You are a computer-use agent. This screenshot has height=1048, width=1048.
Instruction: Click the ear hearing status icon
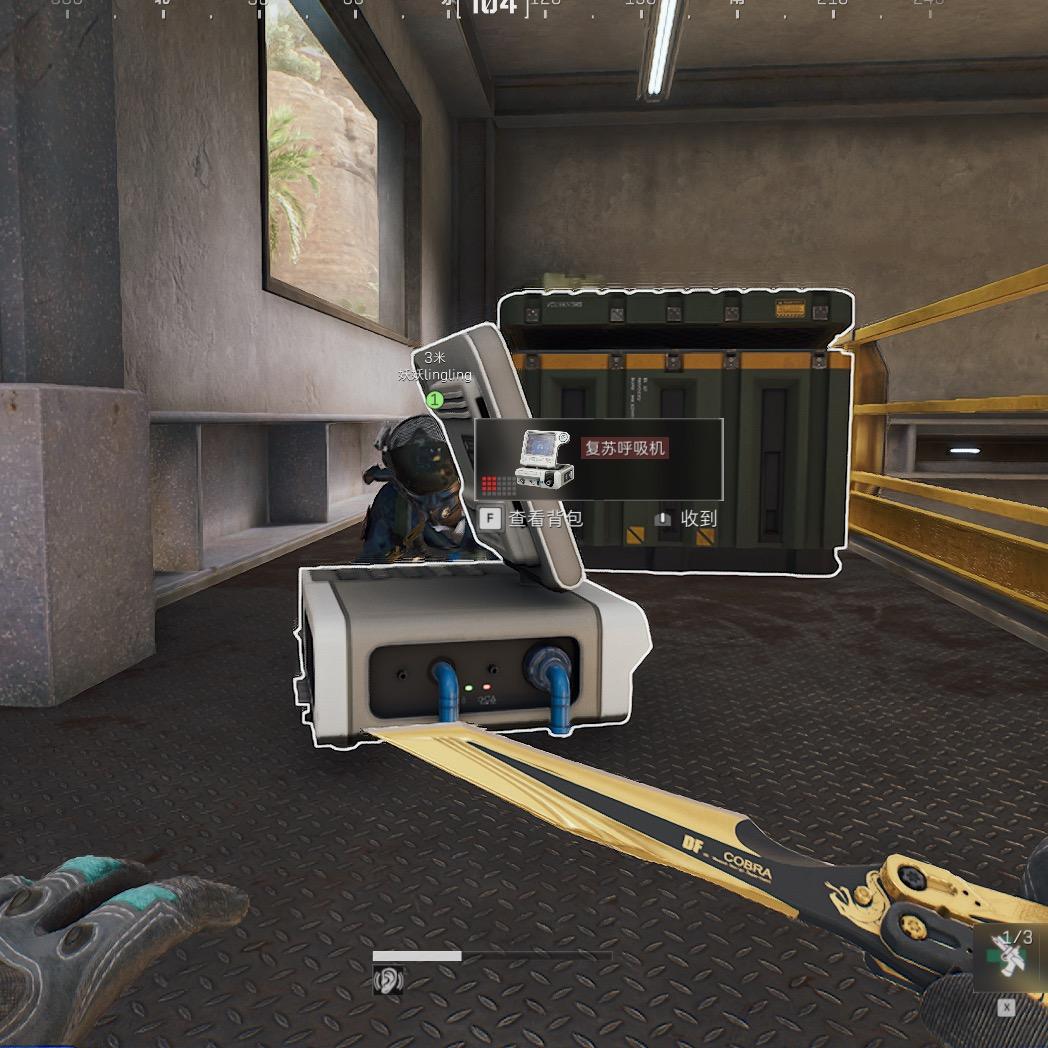387,982
